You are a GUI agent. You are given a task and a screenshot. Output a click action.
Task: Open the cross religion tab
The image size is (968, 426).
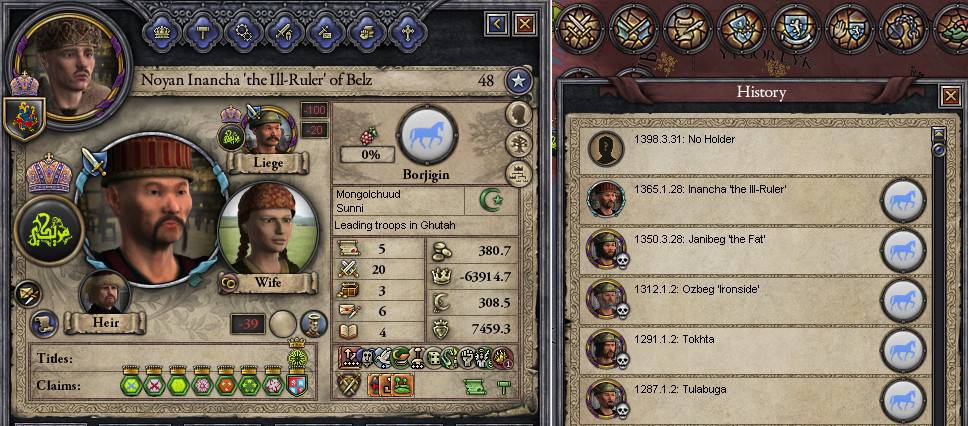(x=407, y=30)
